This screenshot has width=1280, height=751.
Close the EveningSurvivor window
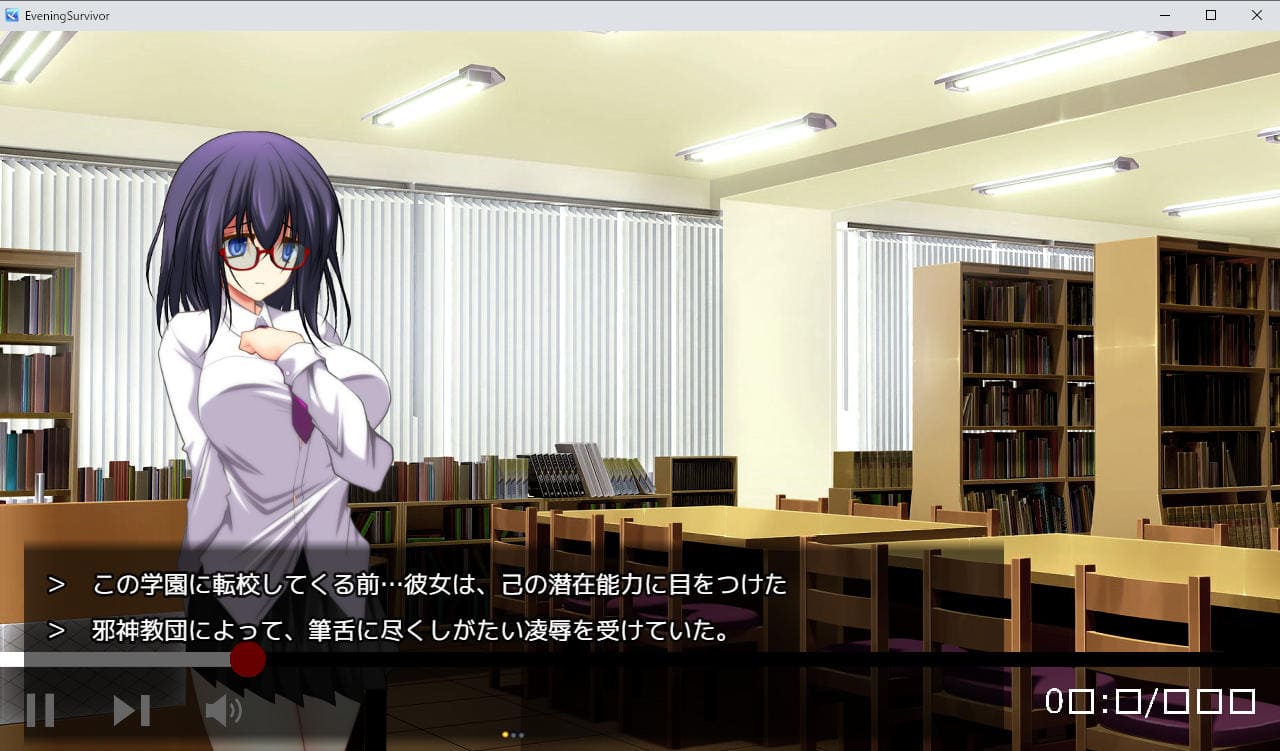coord(1257,15)
